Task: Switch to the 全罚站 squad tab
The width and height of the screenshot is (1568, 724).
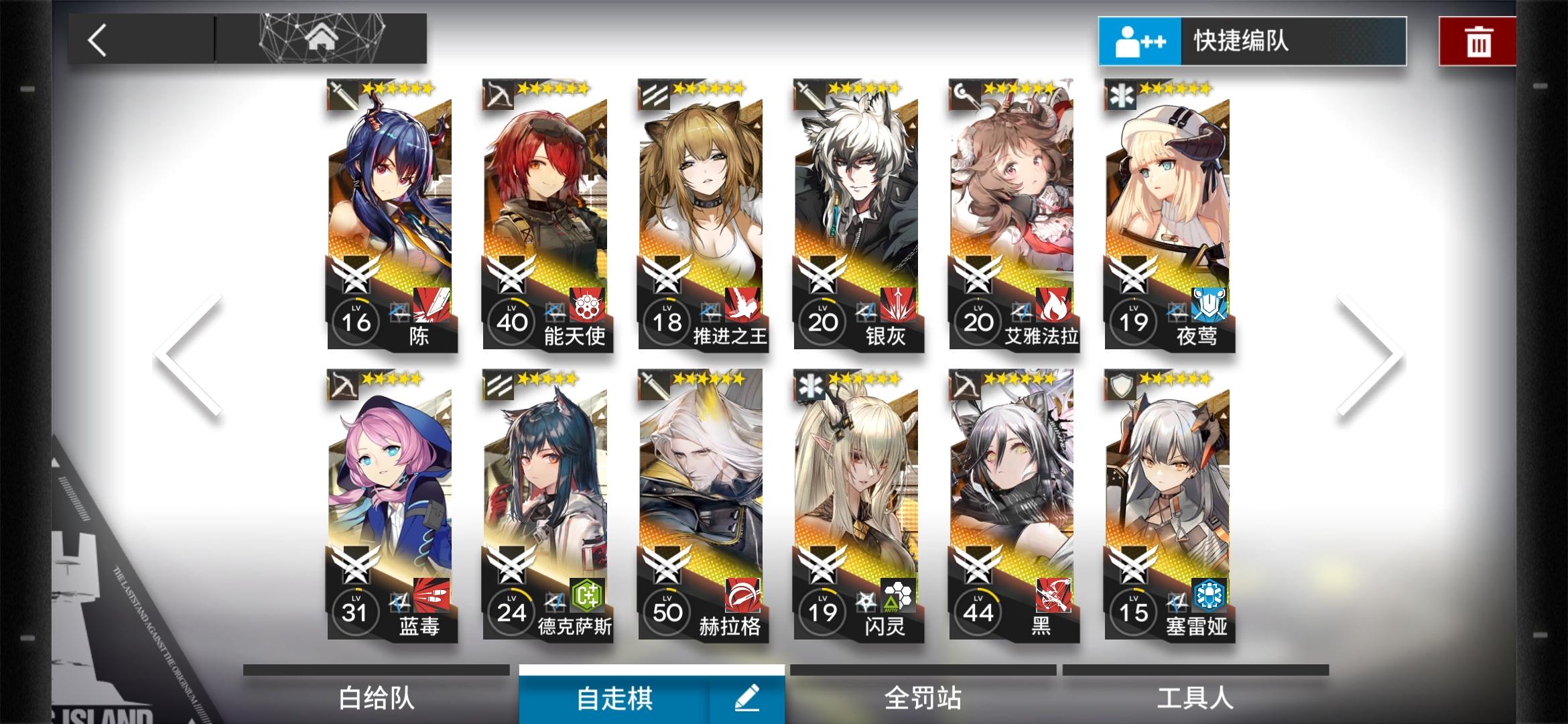Action: pyautogui.click(x=923, y=698)
